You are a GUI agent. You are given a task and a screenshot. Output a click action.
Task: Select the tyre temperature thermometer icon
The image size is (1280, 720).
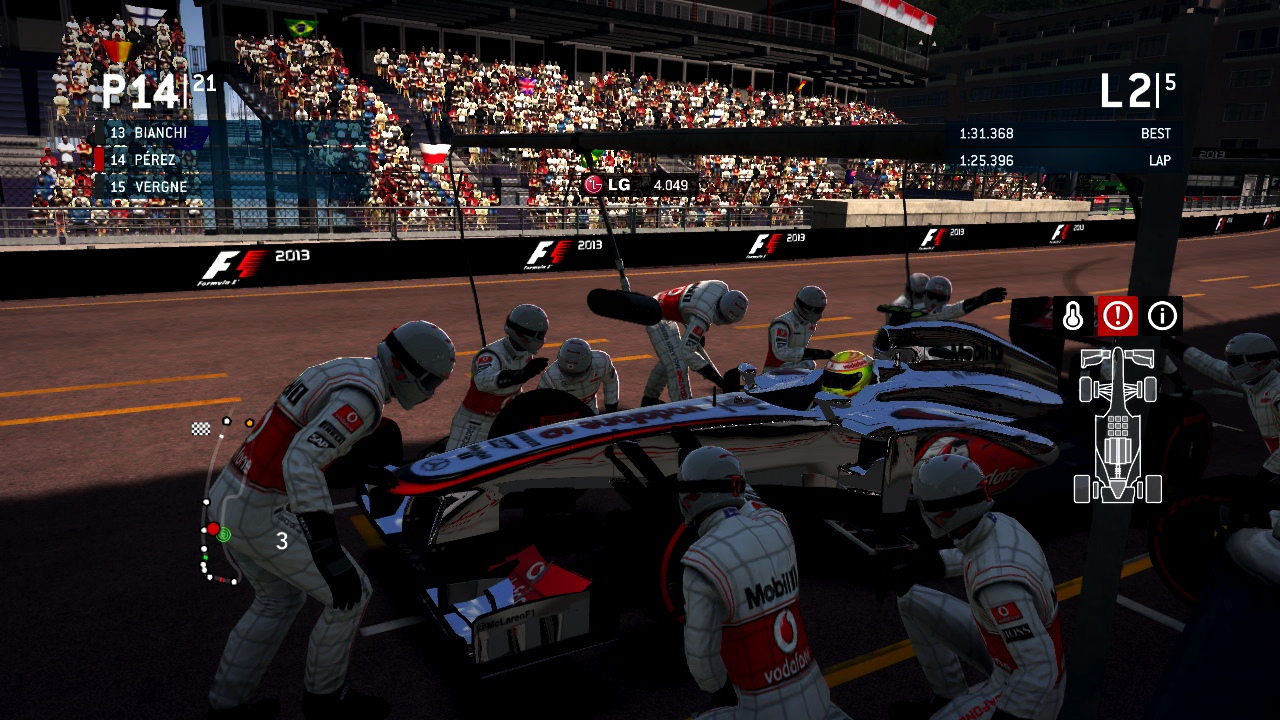(1072, 316)
